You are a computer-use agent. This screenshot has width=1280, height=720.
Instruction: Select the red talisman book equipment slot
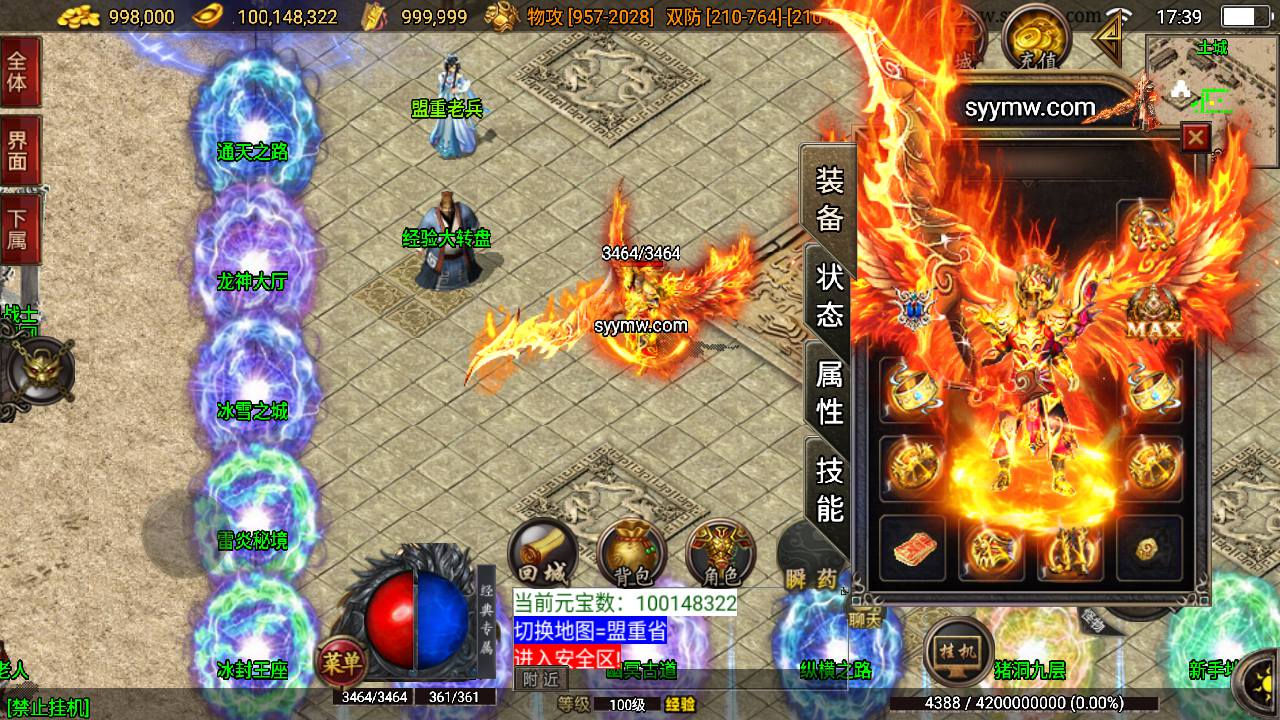(x=912, y=548)
